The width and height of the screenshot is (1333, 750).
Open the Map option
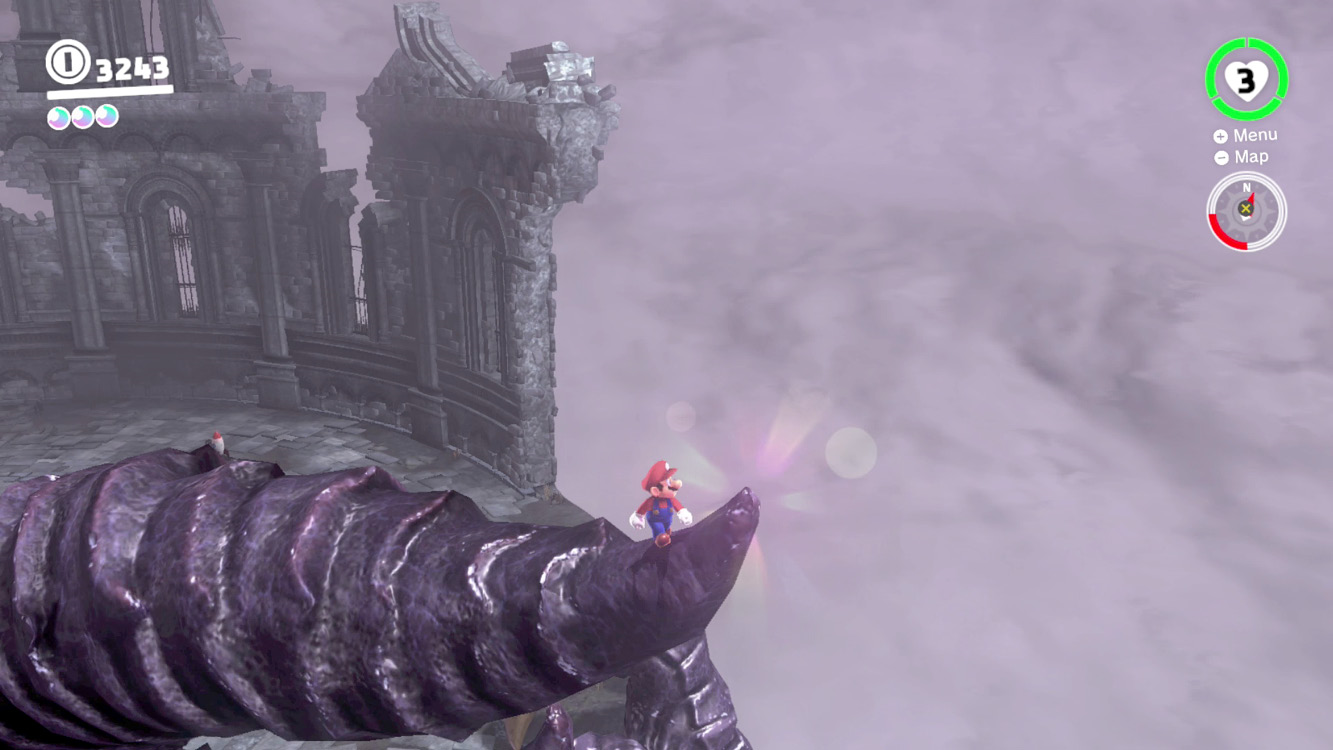click(1252, 156)
